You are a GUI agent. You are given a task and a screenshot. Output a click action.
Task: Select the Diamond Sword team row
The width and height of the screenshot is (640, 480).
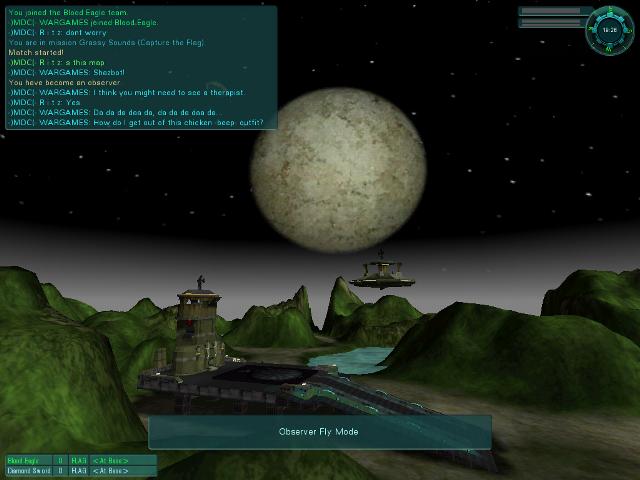[80, 470]
